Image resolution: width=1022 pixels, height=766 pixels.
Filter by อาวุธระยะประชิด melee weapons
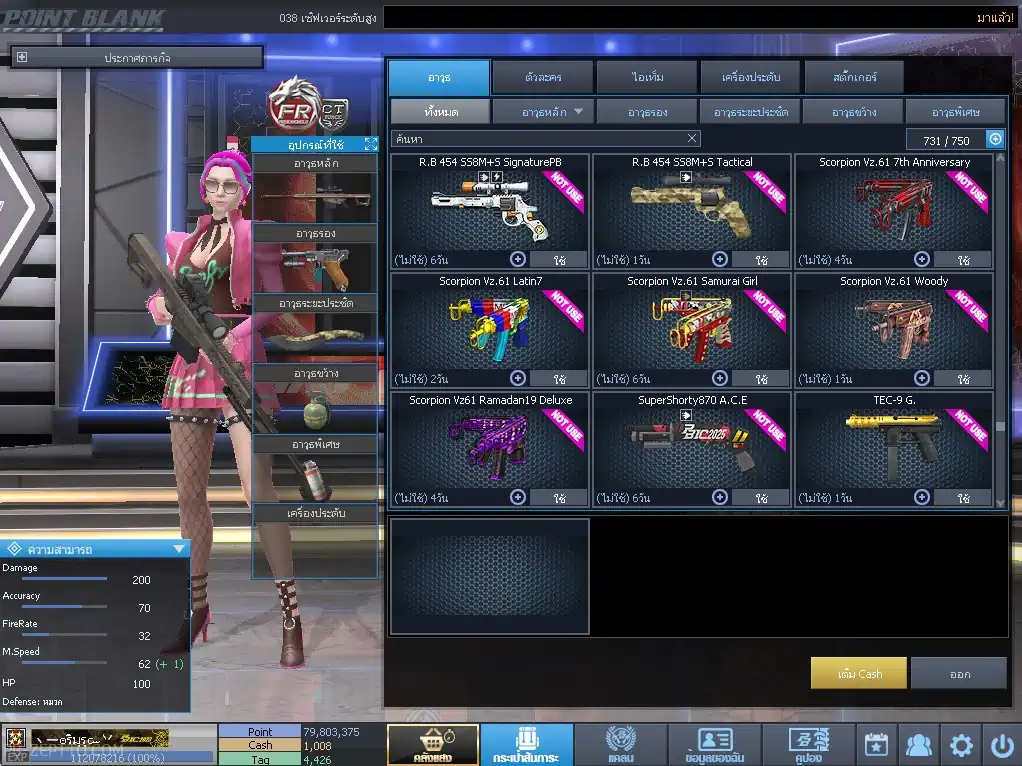point(750,111)
